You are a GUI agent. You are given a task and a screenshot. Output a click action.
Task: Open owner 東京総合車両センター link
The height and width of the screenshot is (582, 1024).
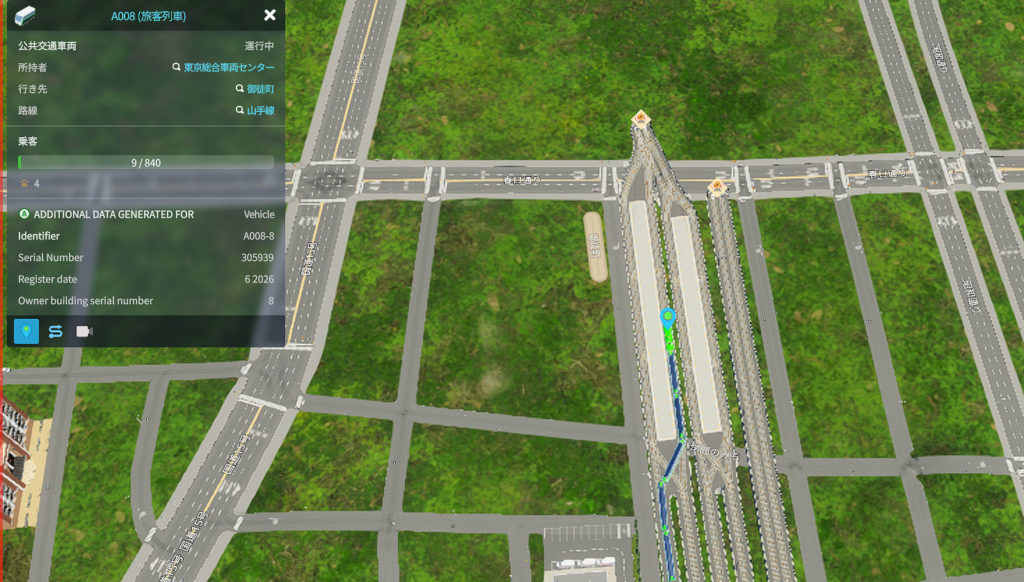(x=228, y=67)
